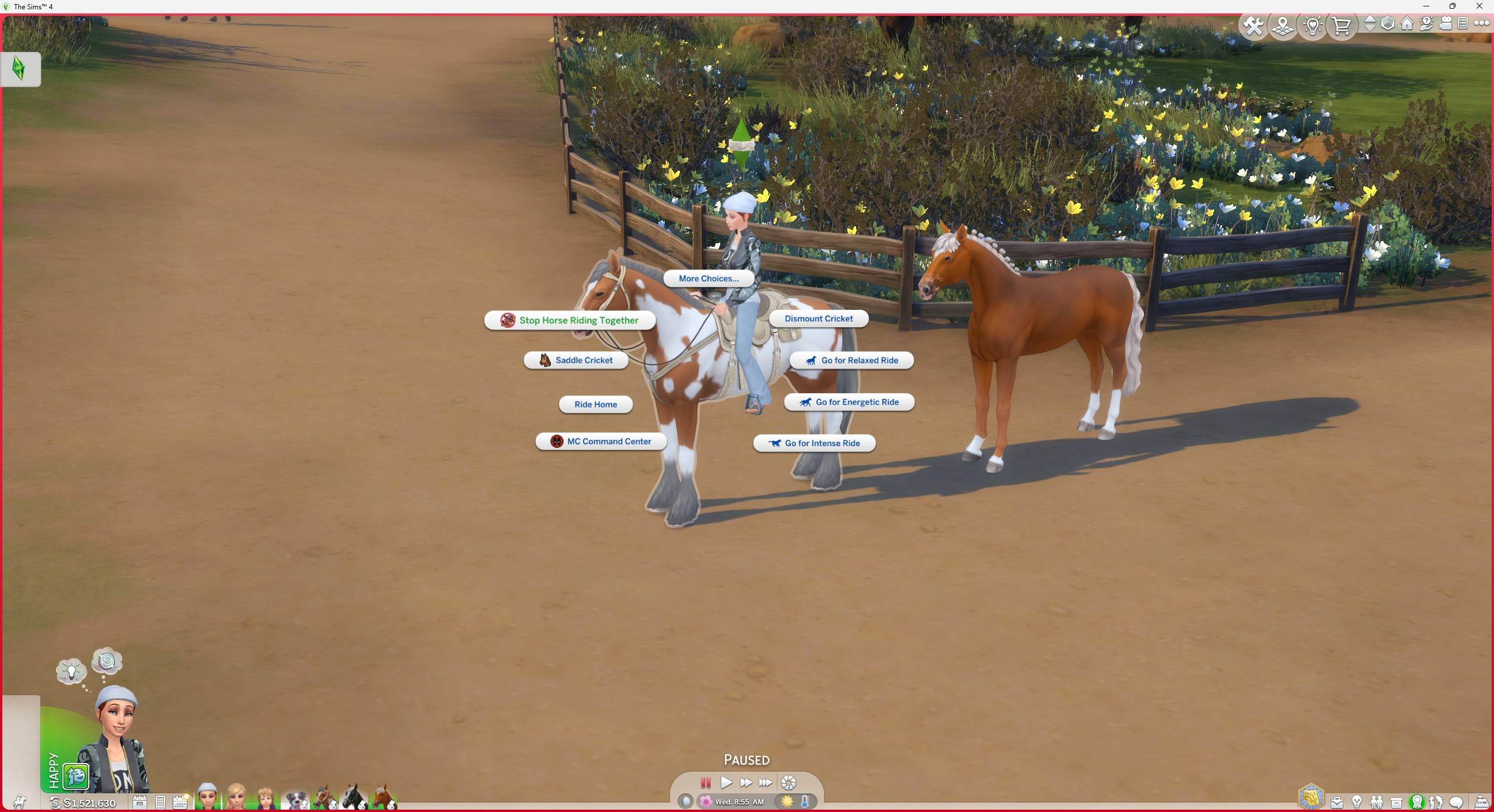This screenshot has height=812, width=1494.
Task: Open the Relationships panel two-people icon
Action: 1376,803
